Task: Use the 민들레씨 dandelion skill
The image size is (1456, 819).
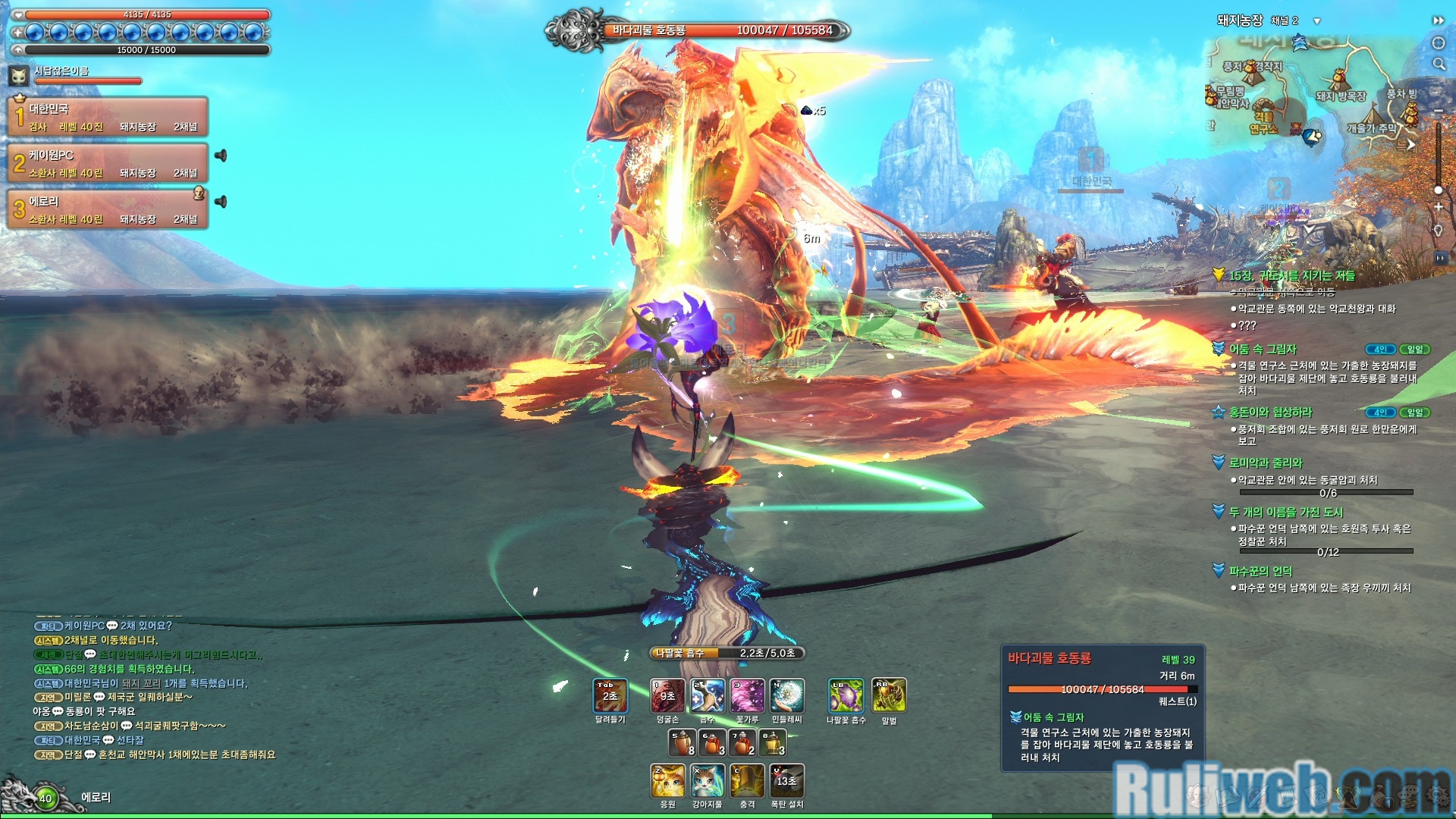Action: click(787, 695)
